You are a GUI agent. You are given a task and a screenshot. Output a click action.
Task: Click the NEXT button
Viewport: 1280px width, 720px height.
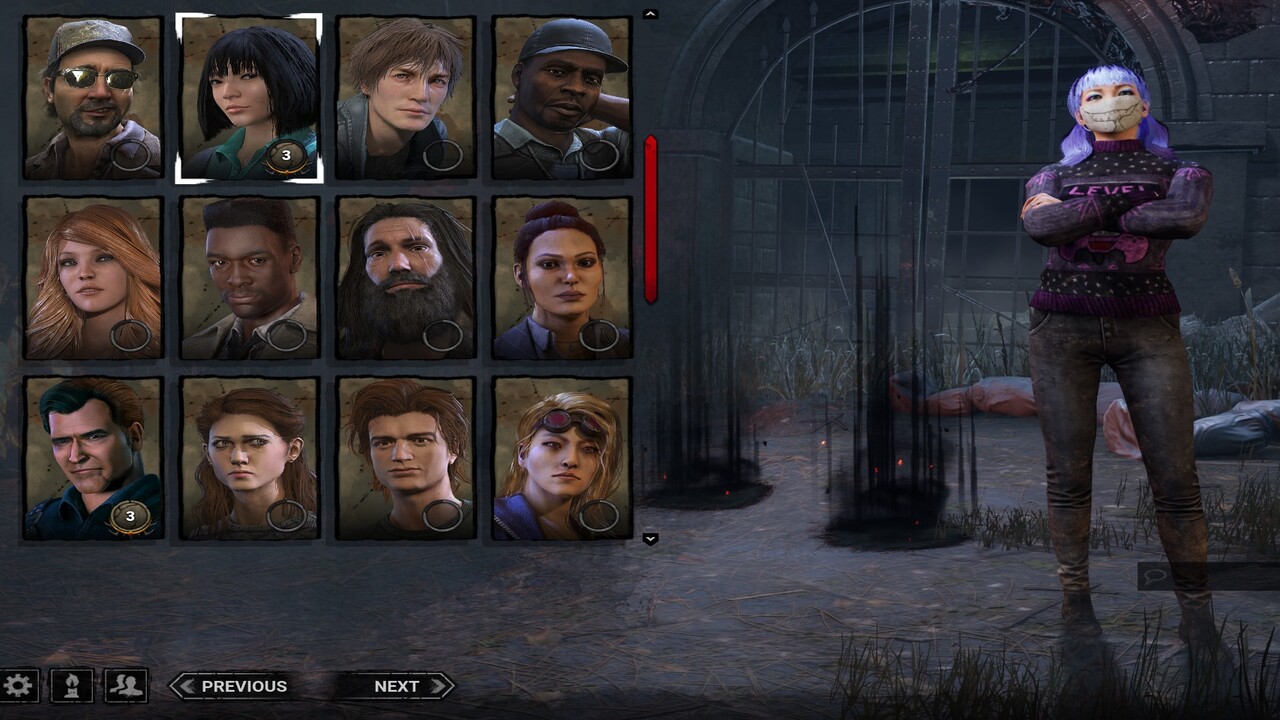[x=397, y=686]
